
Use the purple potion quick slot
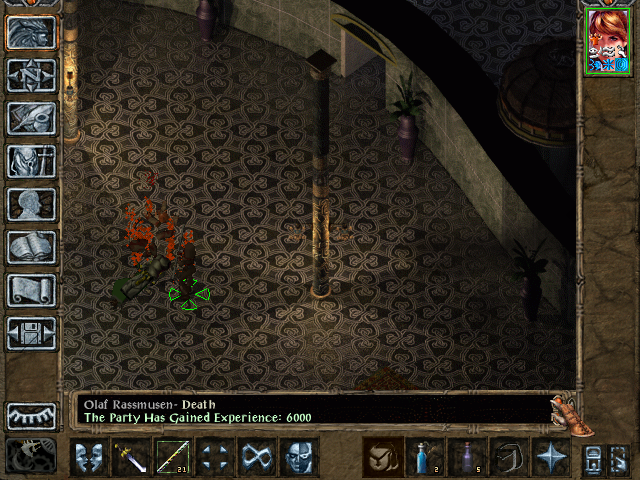[x=467, y=458]
